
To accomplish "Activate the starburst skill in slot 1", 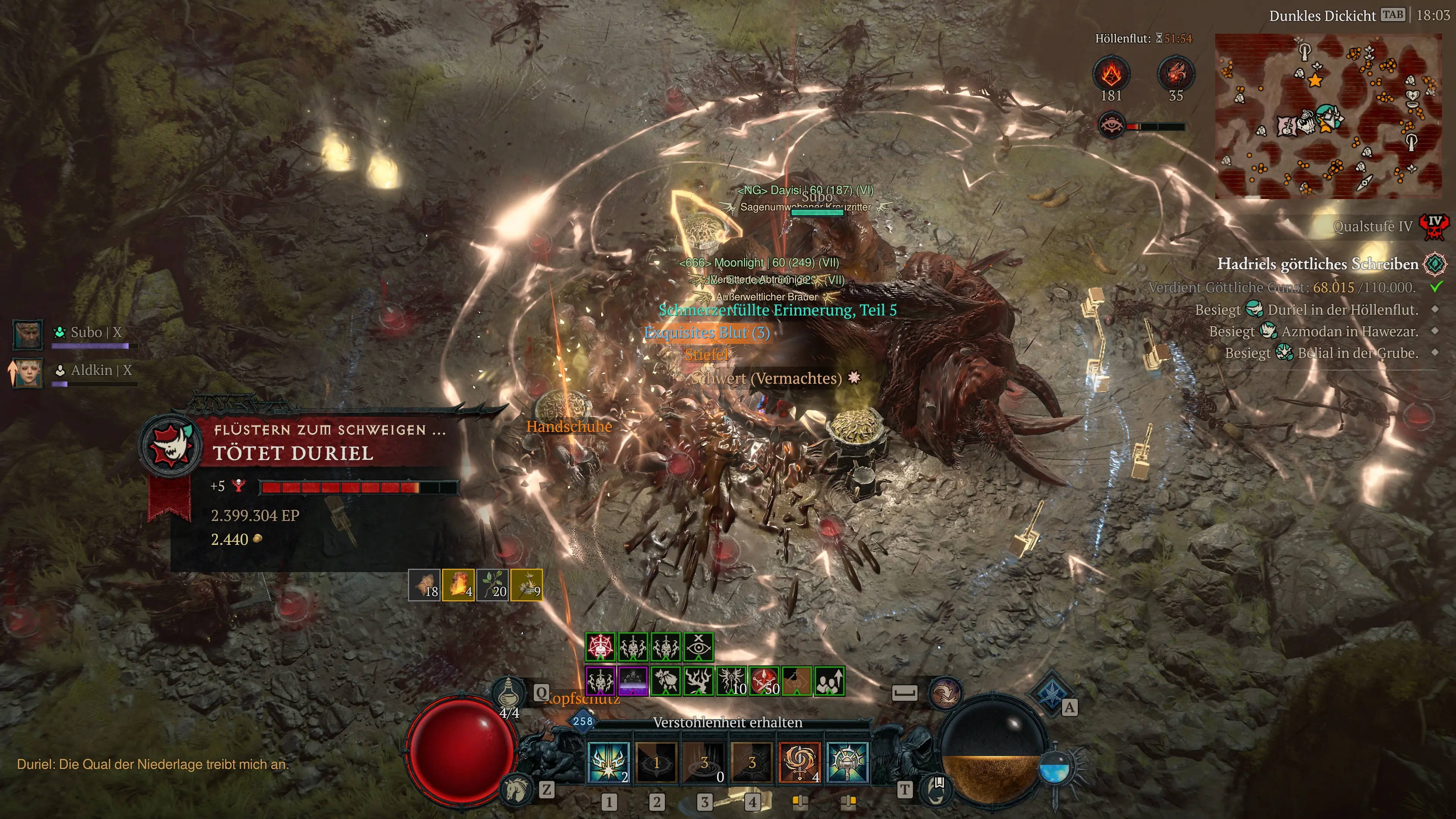I will point(609,763).
